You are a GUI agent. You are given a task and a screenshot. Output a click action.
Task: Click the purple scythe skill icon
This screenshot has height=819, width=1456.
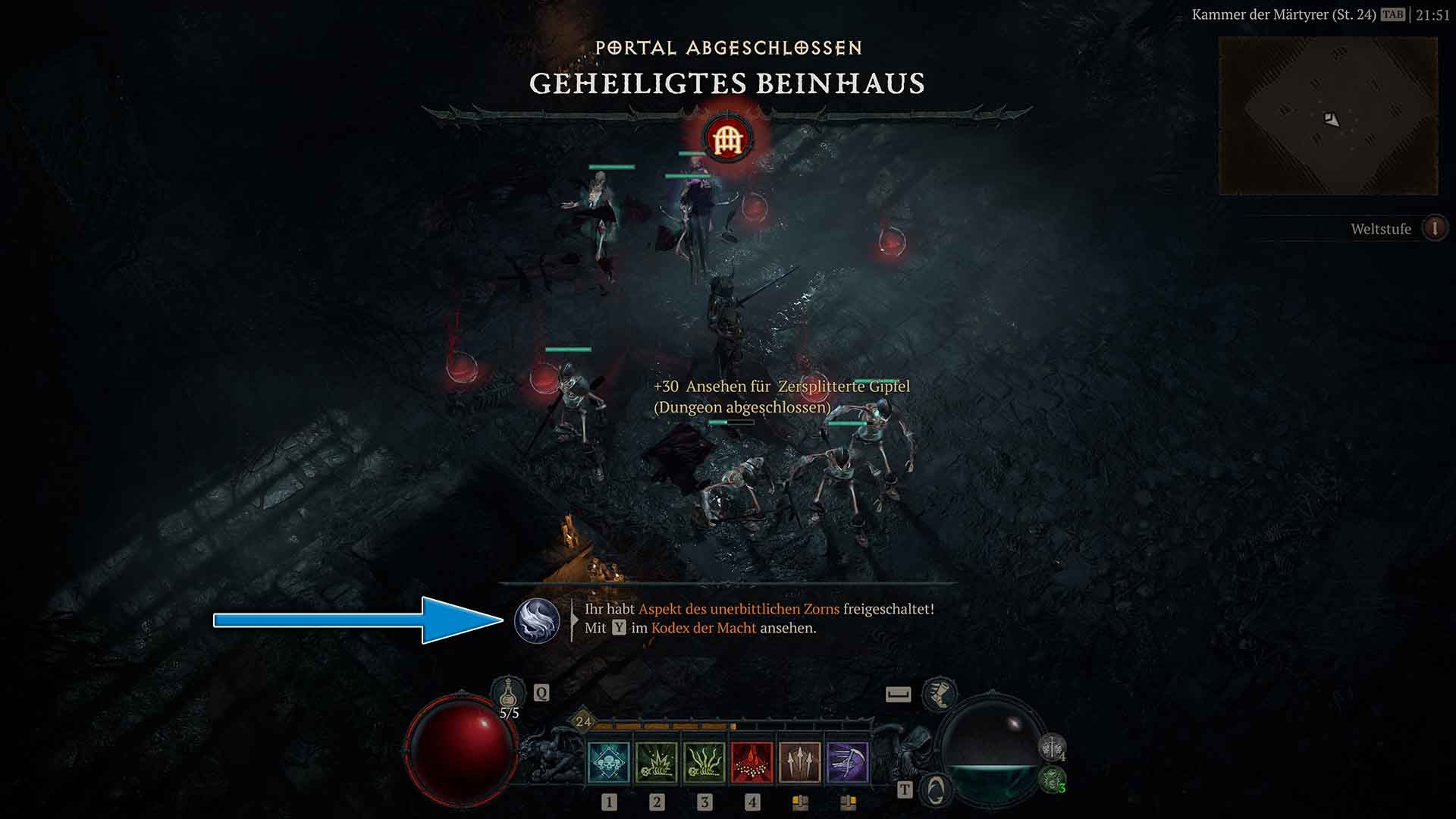click(x=849, y=761)
